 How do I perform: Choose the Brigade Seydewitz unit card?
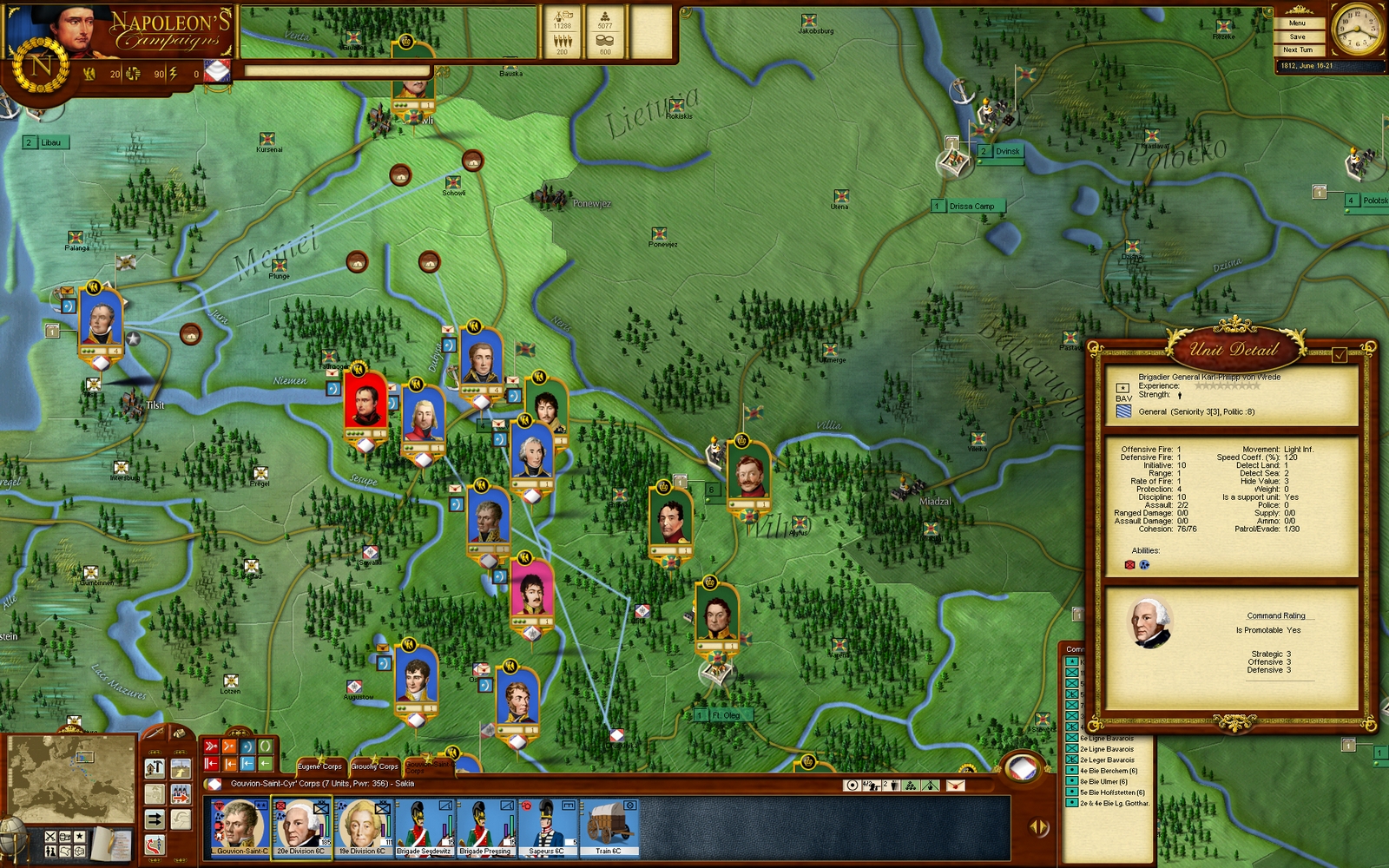click(424, 827)
